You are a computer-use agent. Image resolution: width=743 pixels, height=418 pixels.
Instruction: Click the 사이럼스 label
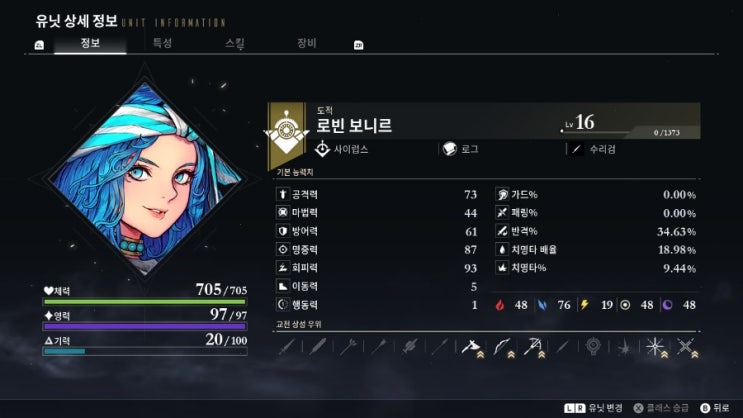[x=352, y=149]
